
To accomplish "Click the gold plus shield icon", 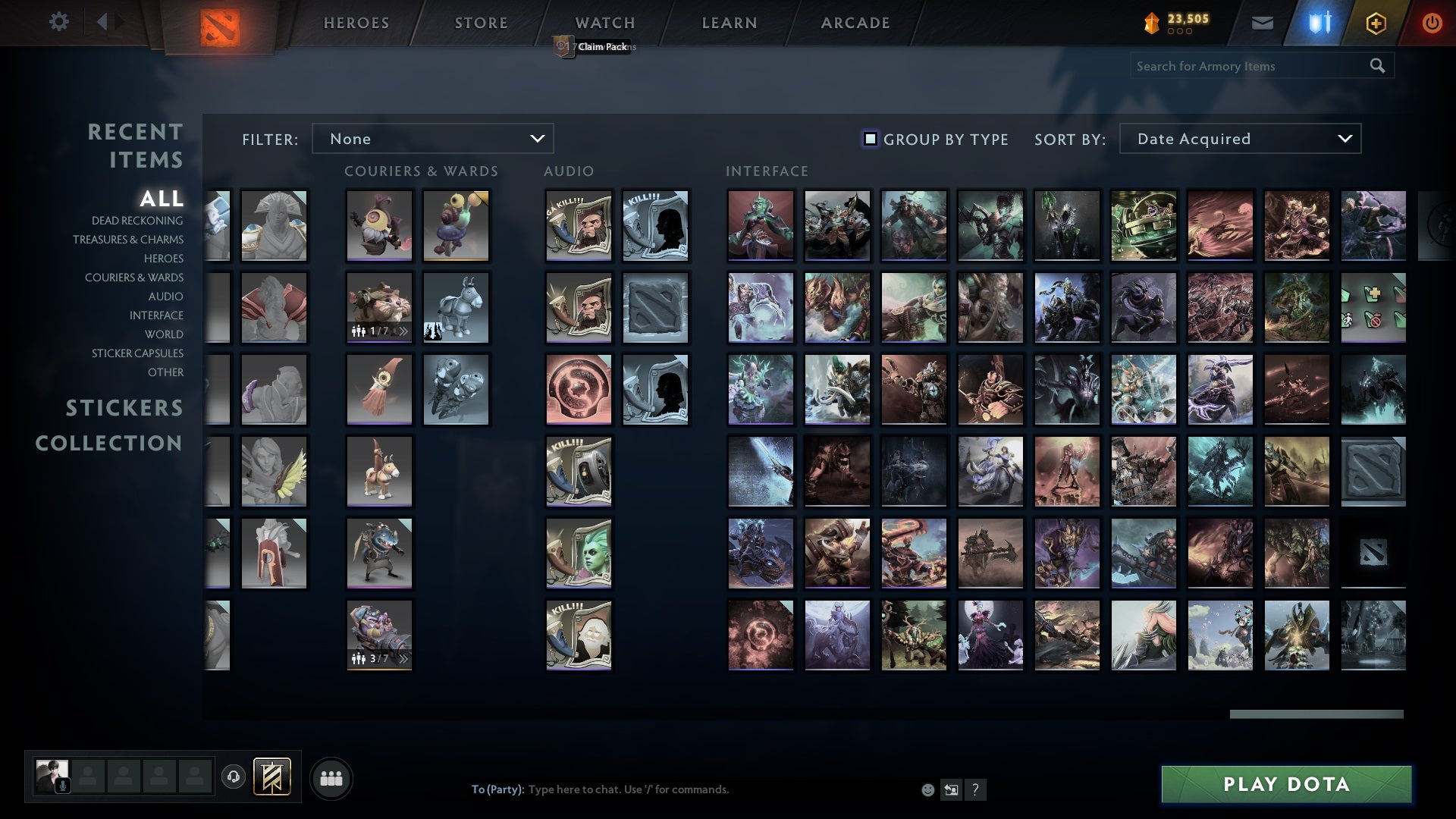I will coord(1375,23).
